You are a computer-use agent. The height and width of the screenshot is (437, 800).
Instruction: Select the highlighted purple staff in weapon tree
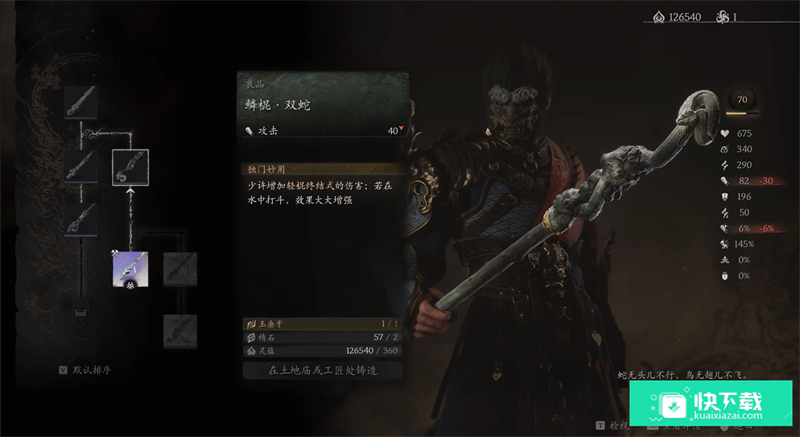click(132, 267)
